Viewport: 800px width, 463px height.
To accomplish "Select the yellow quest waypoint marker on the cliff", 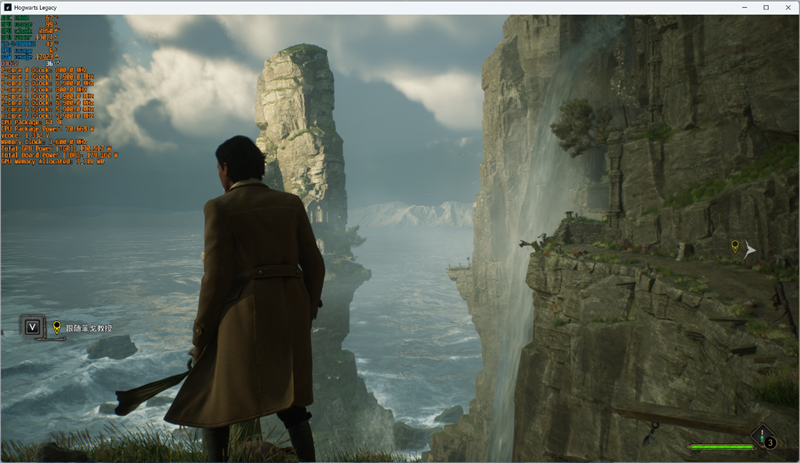I will tap(735, 246).
